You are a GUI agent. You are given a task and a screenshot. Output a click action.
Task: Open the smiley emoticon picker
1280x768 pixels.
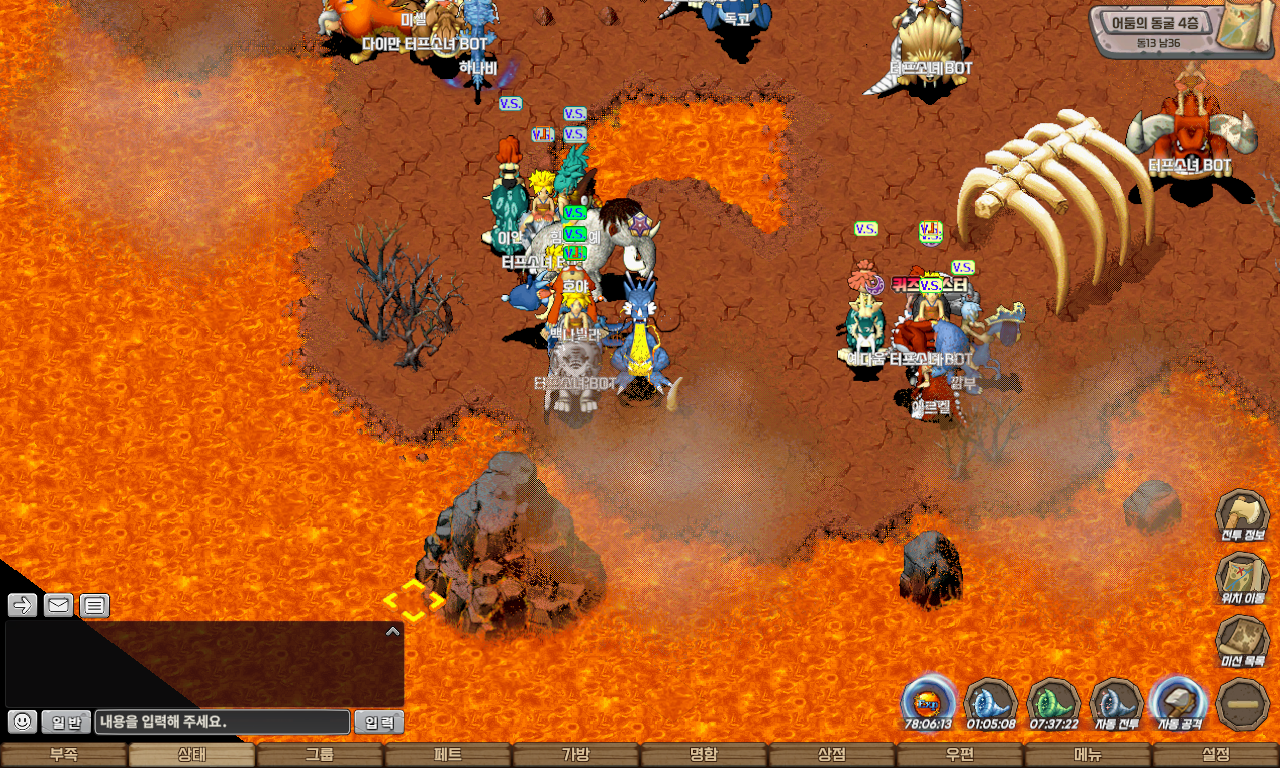pos(22,721)
